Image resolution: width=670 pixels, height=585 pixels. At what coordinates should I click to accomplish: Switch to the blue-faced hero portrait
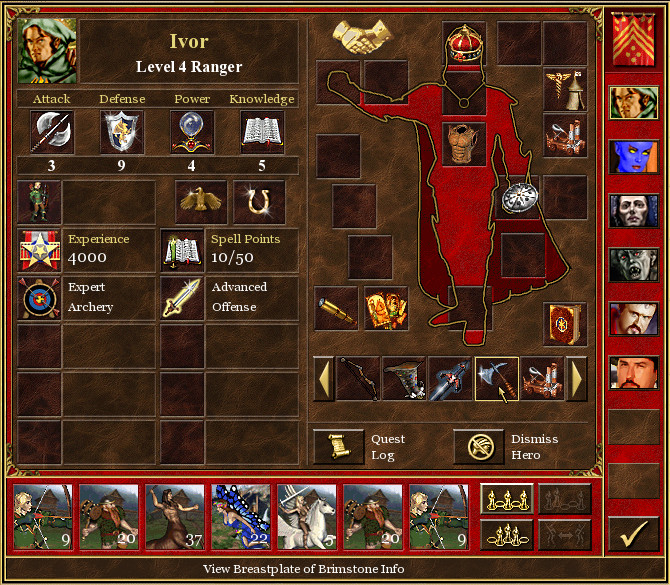633,158
